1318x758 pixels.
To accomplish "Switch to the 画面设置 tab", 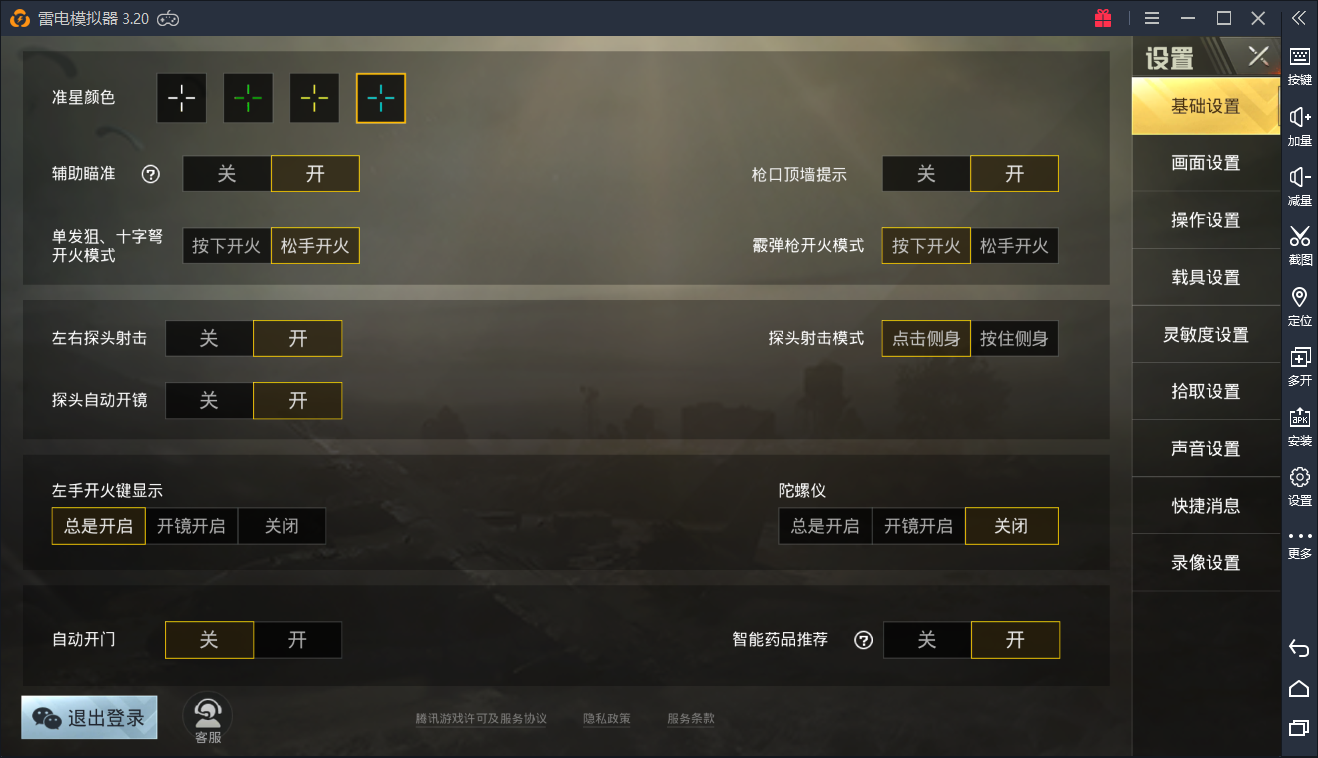I will pyautogui.click(x=1205, y=163).
